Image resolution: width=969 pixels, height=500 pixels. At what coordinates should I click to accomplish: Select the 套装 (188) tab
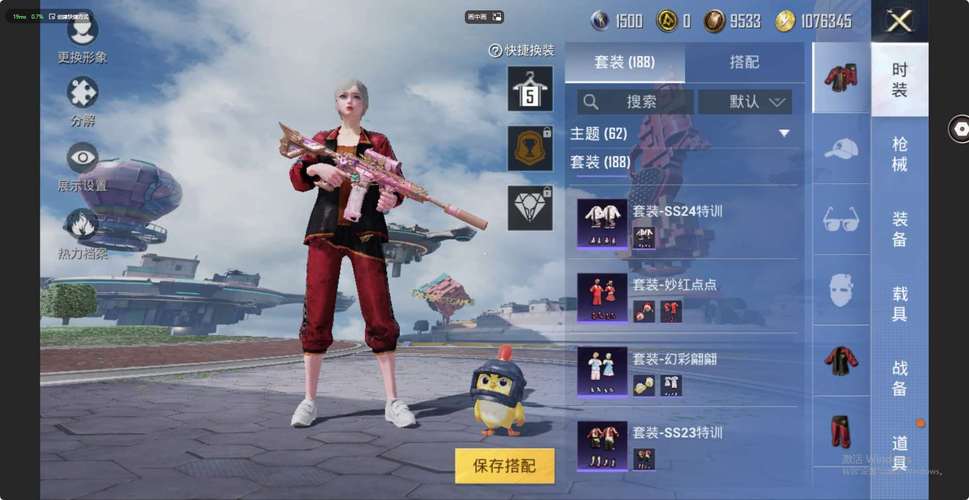coord(625,63)
